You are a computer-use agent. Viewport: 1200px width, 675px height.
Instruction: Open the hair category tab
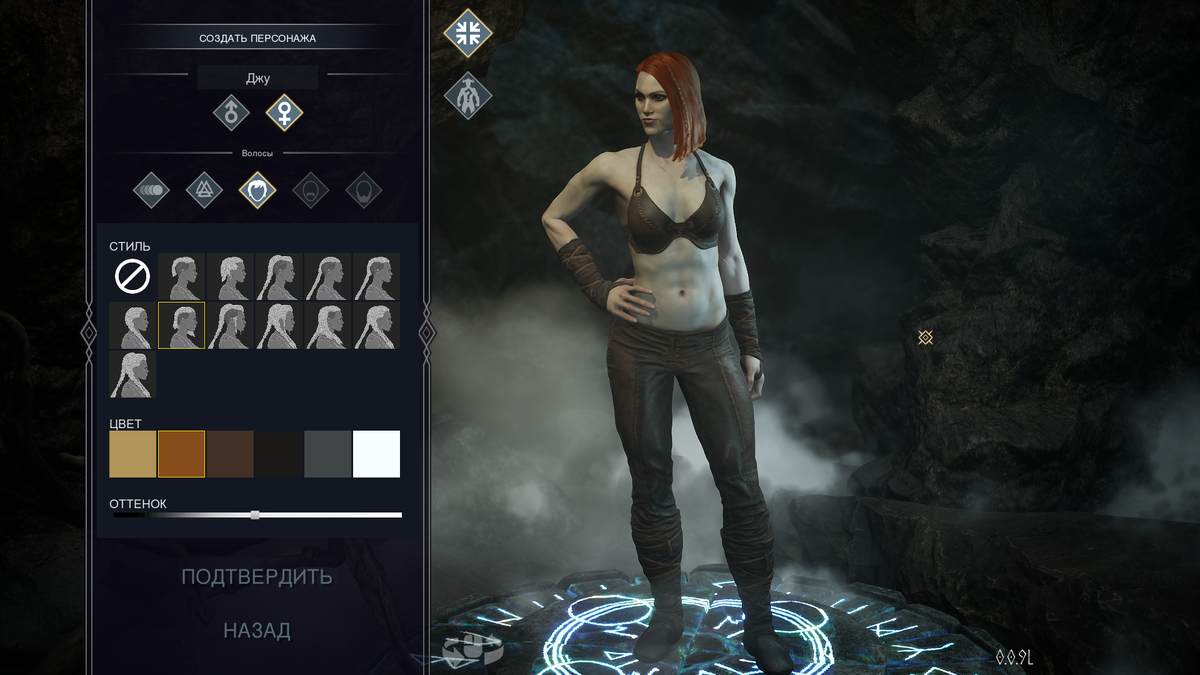click(x=258, y=189)
